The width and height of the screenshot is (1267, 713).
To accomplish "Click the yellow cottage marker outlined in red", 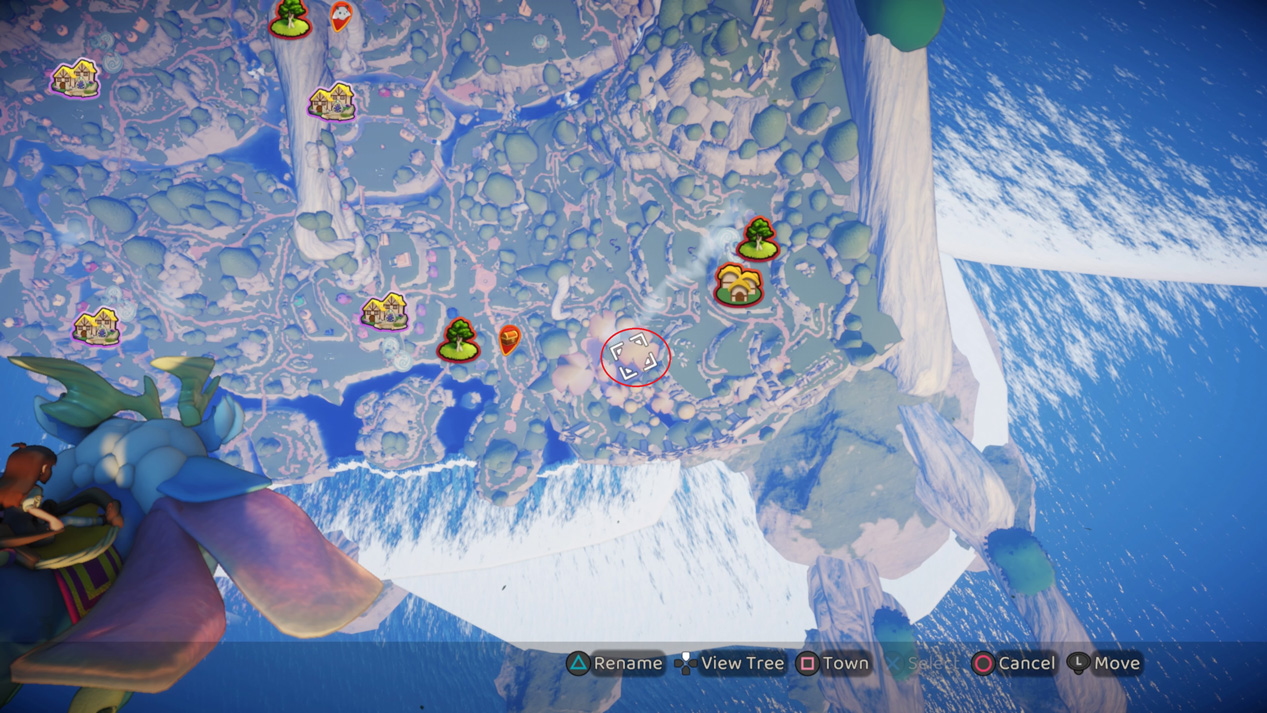I will click(739, 285).
